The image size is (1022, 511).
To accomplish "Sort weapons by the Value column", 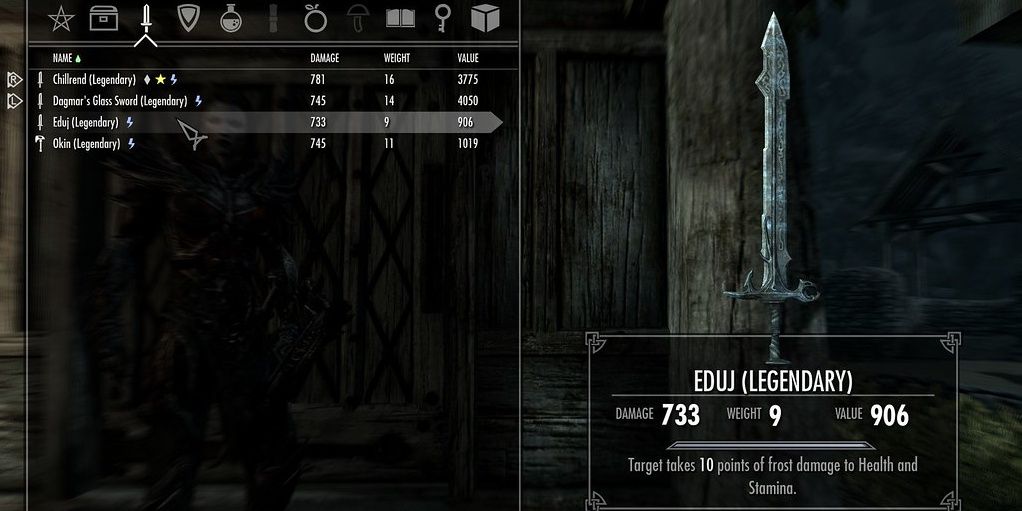I will click(x=468, y=58).
